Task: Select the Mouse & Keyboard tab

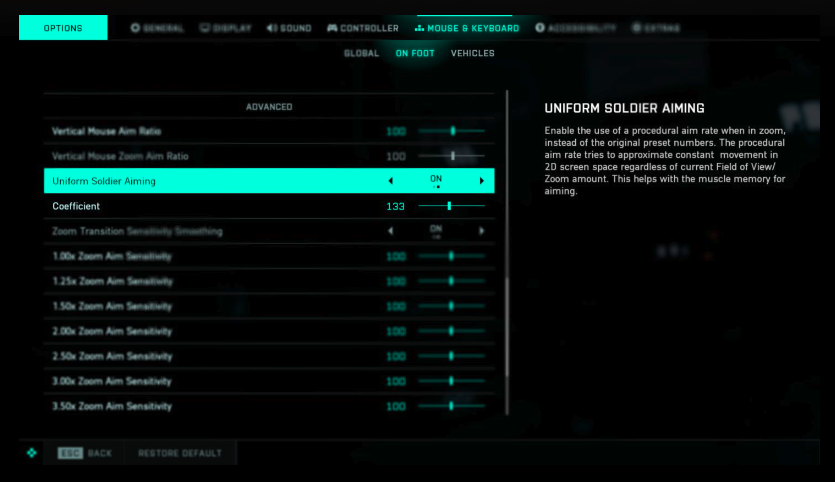Action: pyautogui.click(x=467, y=28)
